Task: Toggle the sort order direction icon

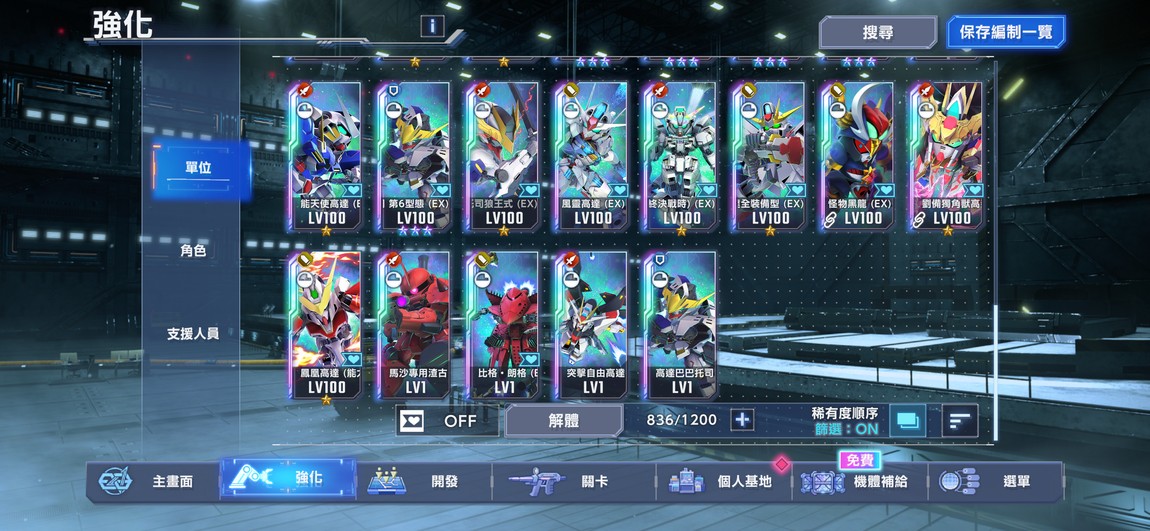Action: coord(959,421)
